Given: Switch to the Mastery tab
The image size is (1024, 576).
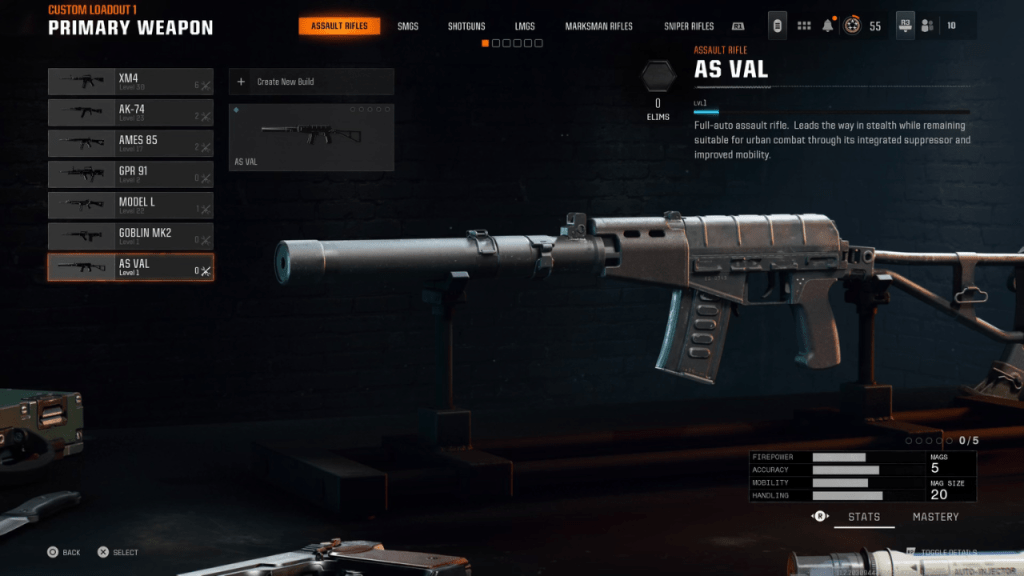Looking at the screenshot, I should [935, 517].
